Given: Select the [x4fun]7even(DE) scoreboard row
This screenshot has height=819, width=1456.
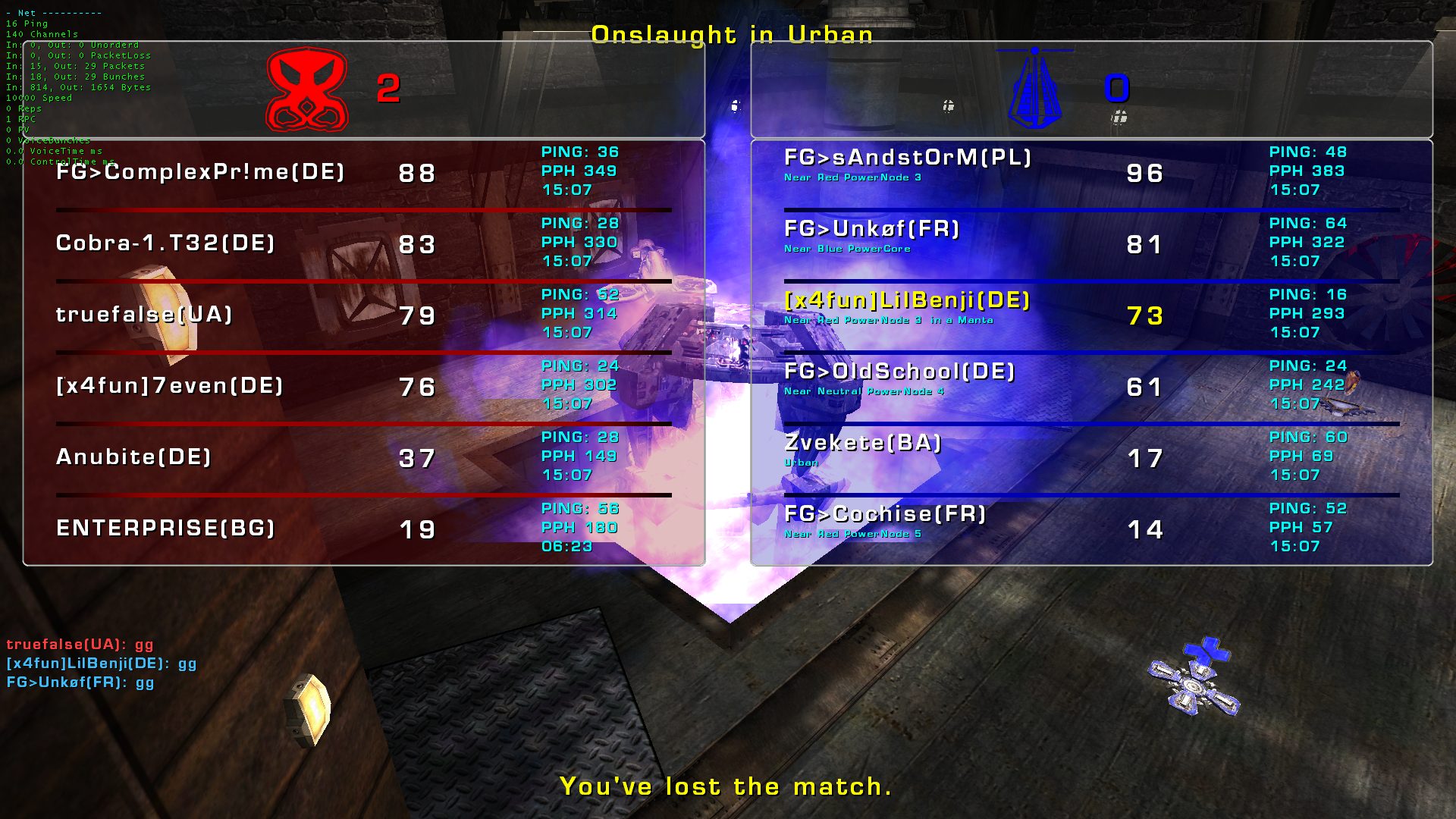Looking at the screenshot, I should pyautogui.click(x=170, y=386).
